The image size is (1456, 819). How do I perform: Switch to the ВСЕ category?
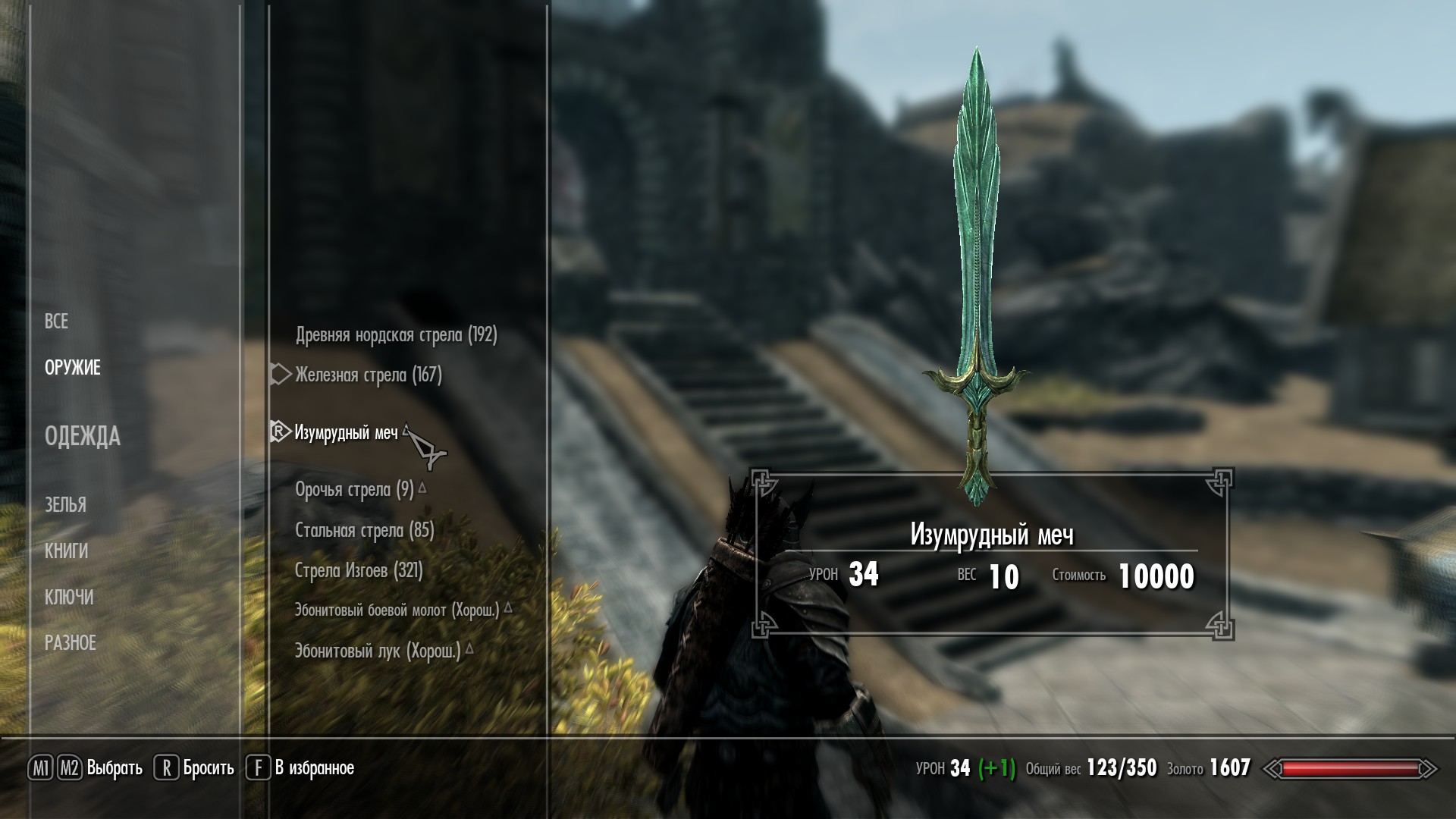(x=57, y=322)
